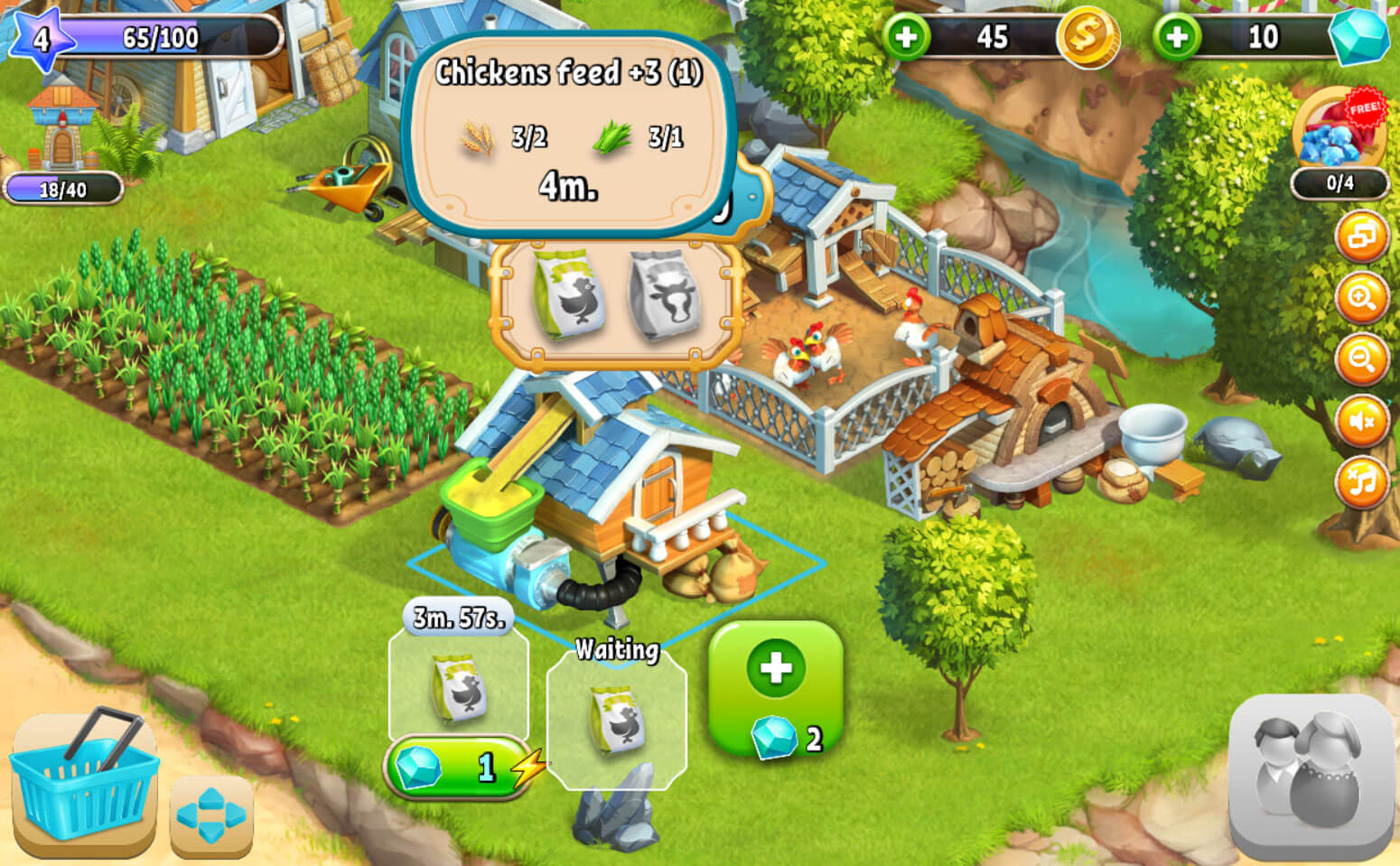Image resolution: width=1400 pixels, height=866 pixels.
Task: Expand the level 4 star details
Action: [41, 41]
